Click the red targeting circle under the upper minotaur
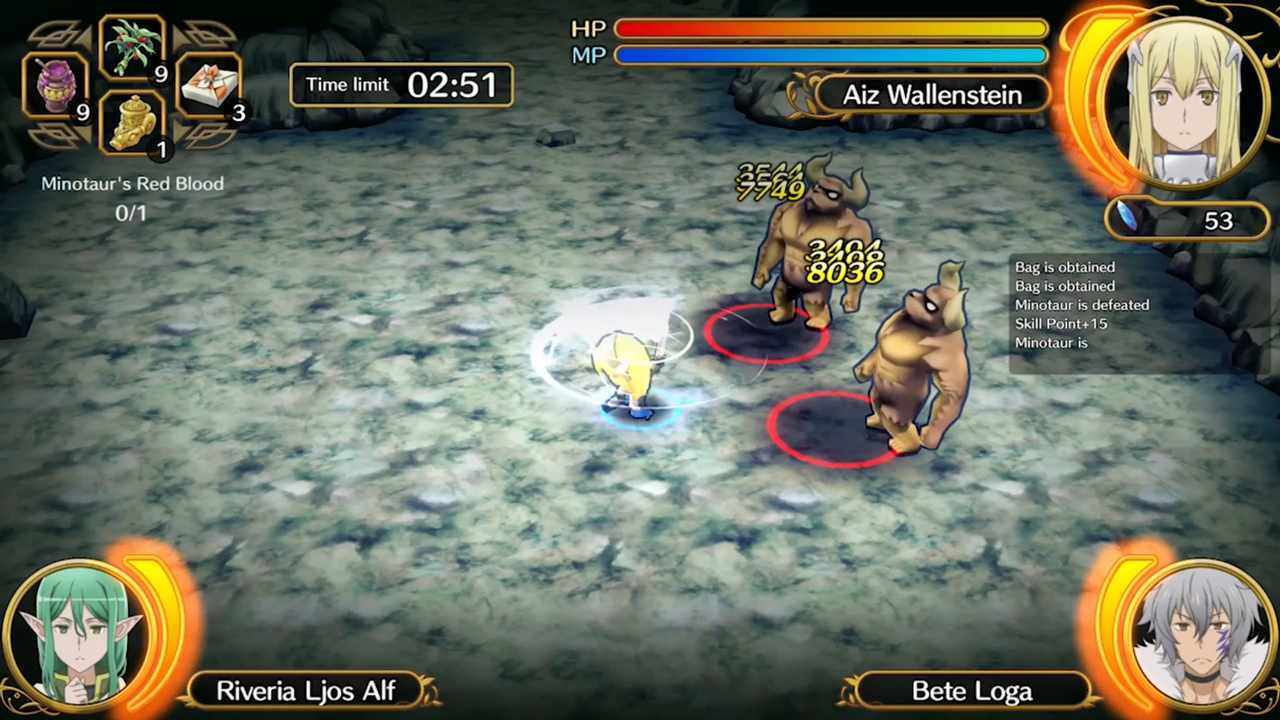The height and width of the screenshot is (720, 1280). [x=765, y=330]
